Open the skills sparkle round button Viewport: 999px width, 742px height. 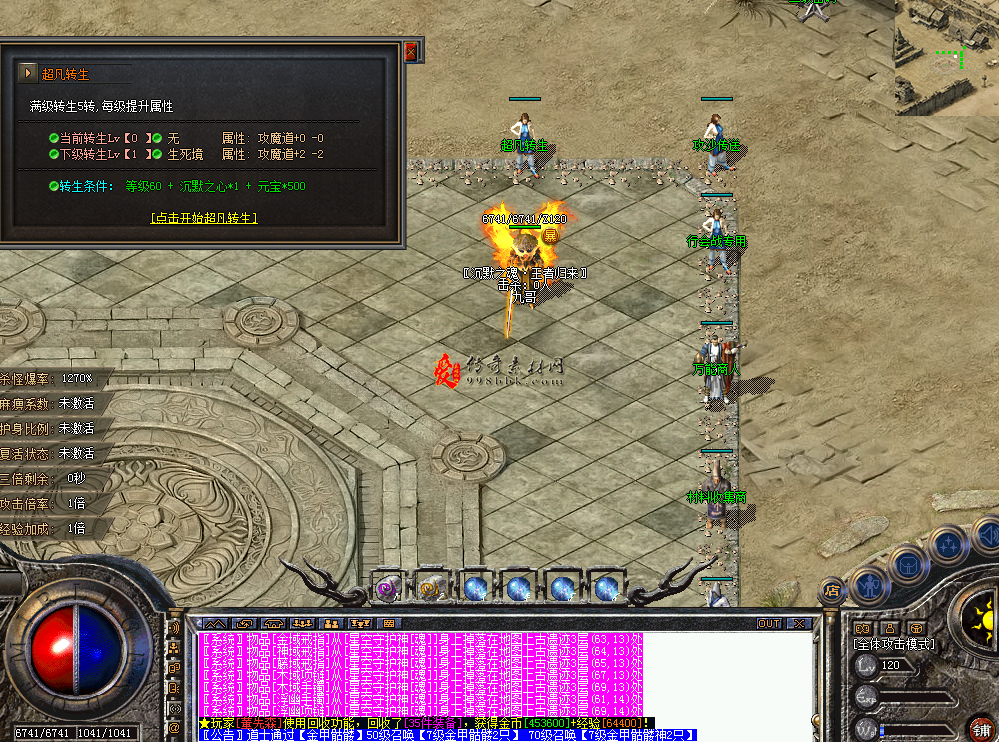[x=946, y=546]
